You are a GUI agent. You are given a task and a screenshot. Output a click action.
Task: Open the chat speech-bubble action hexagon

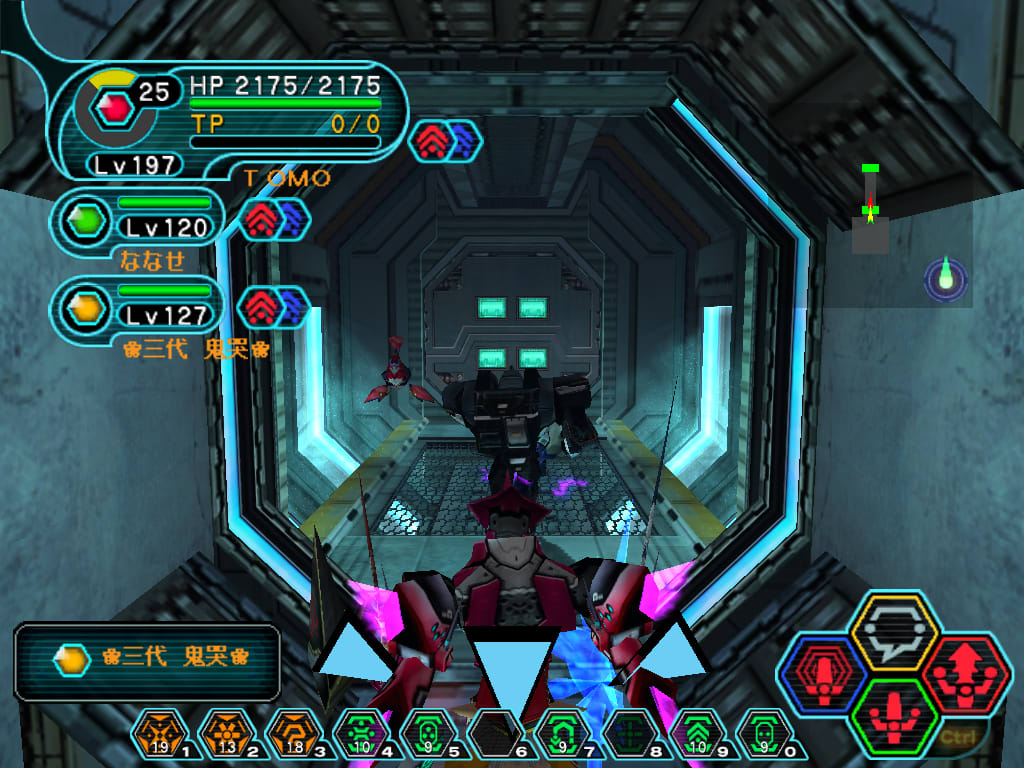893,632
